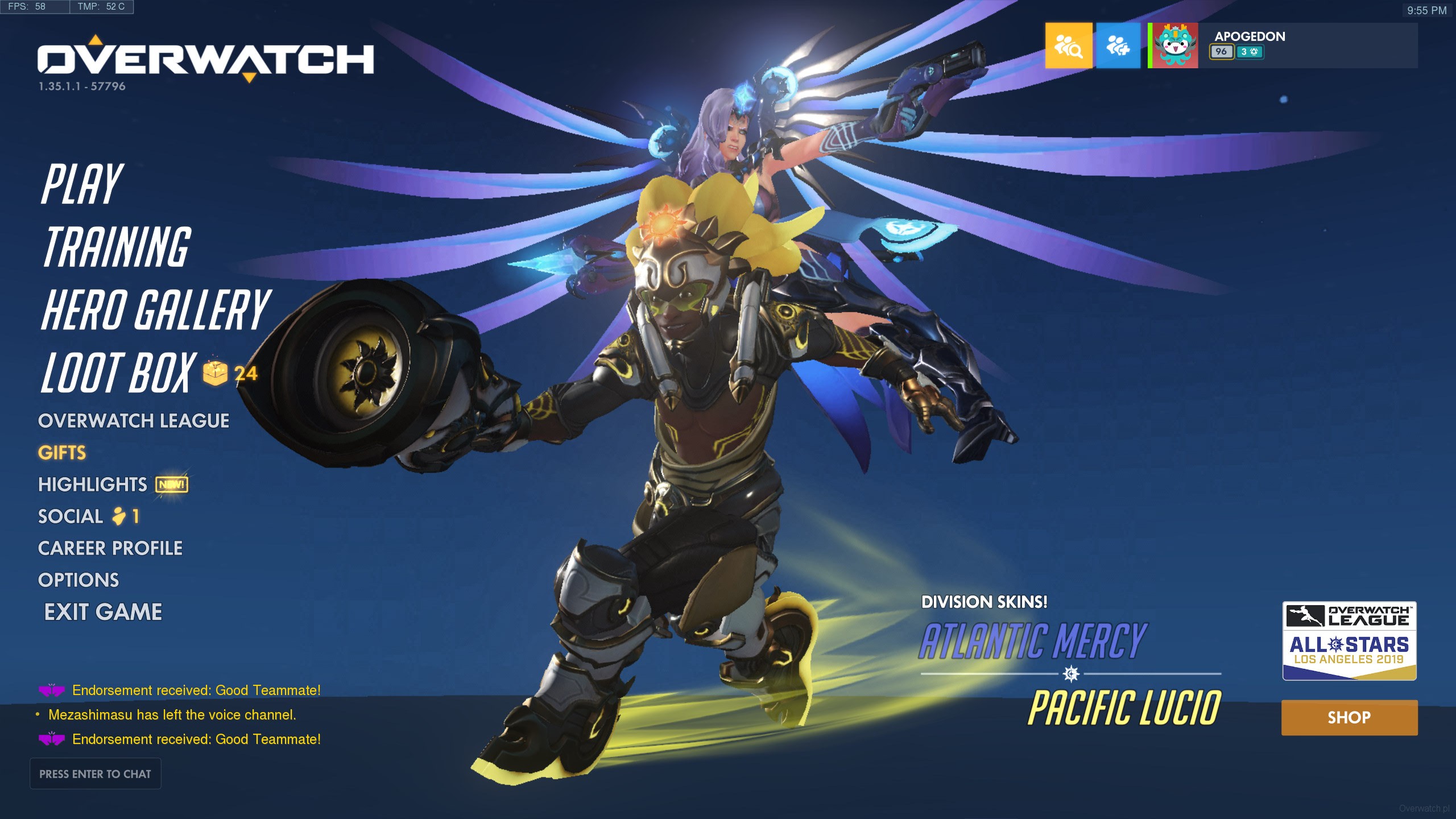View Highlights
Screen dimensions: 1456x819
coord(93,485)
